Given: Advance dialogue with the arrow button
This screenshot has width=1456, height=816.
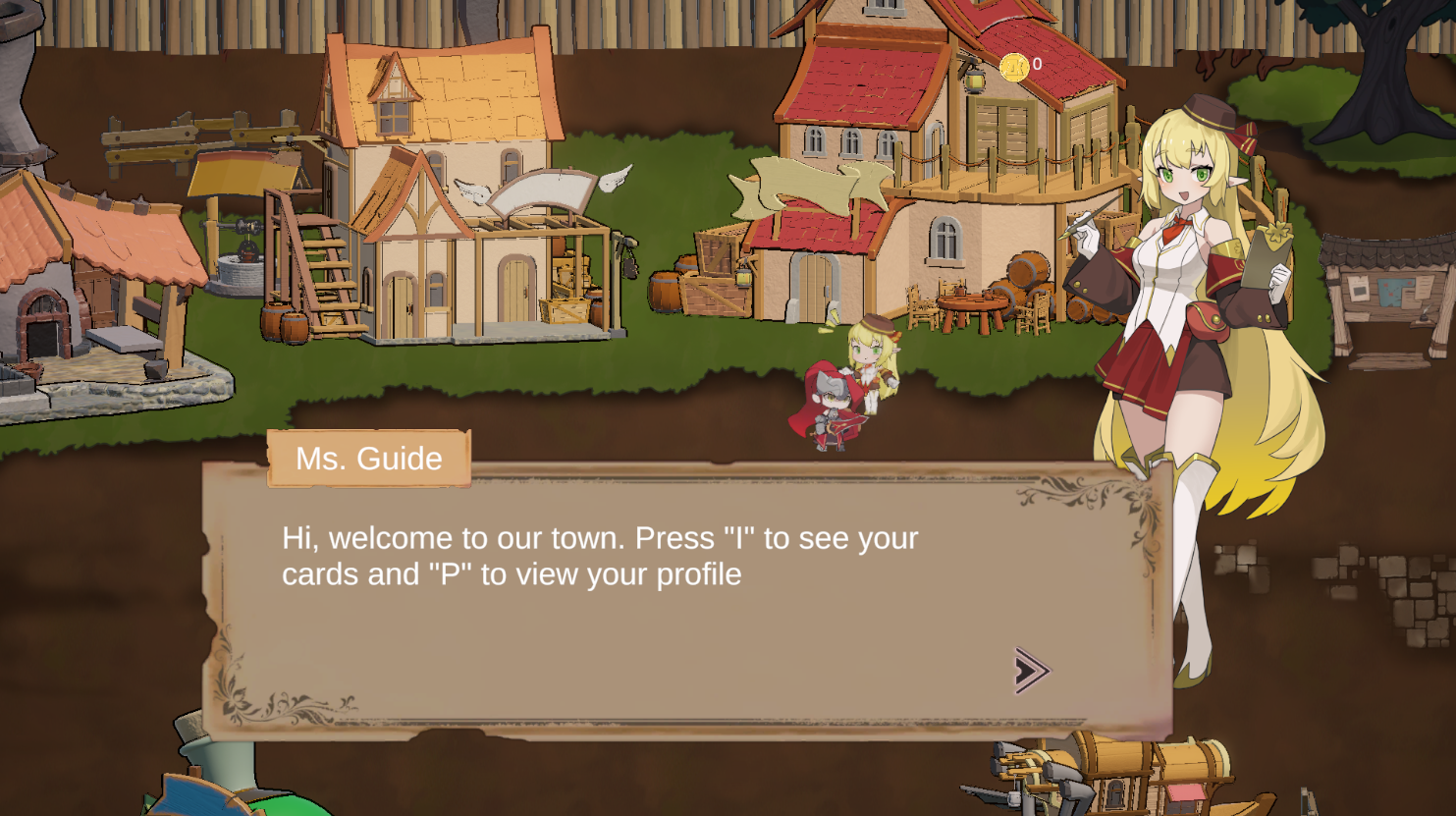Looking at the screenshot, I should pos(1031,671).
